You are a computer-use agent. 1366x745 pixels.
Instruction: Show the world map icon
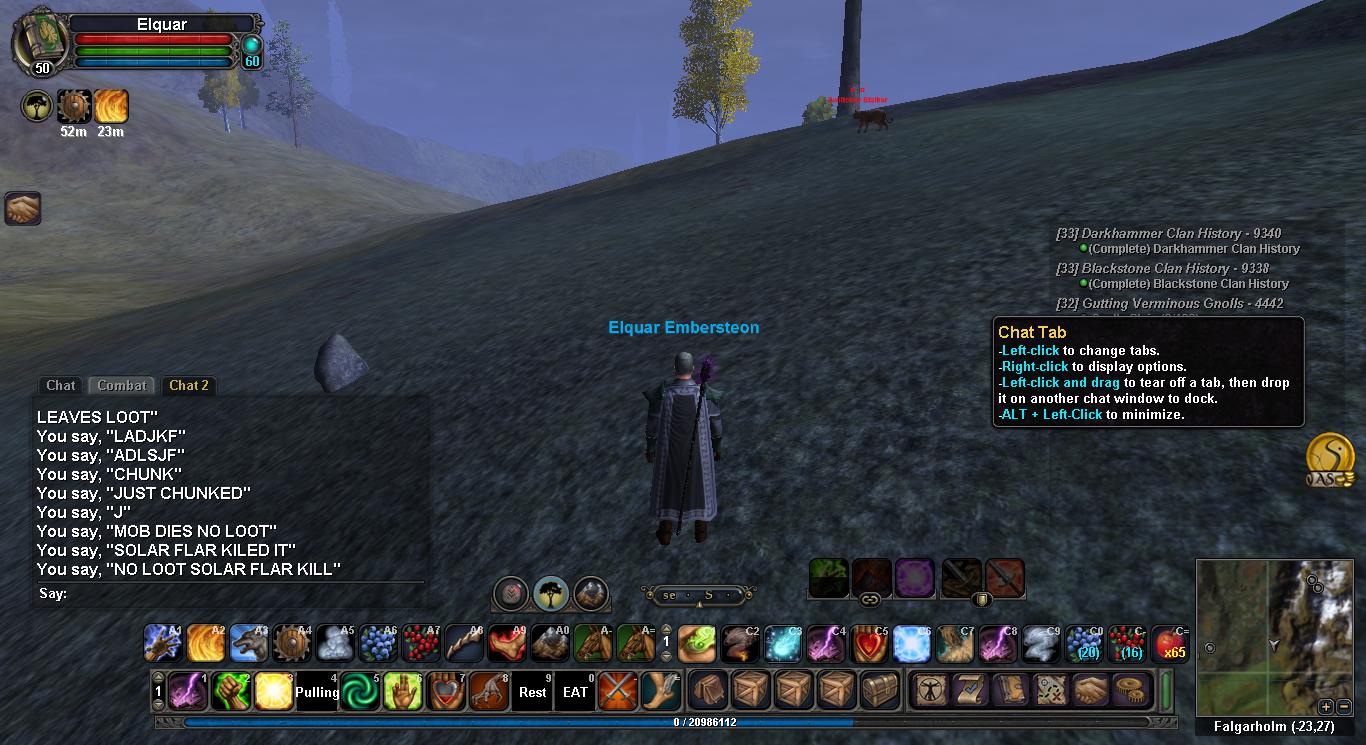pos(1052,691)
